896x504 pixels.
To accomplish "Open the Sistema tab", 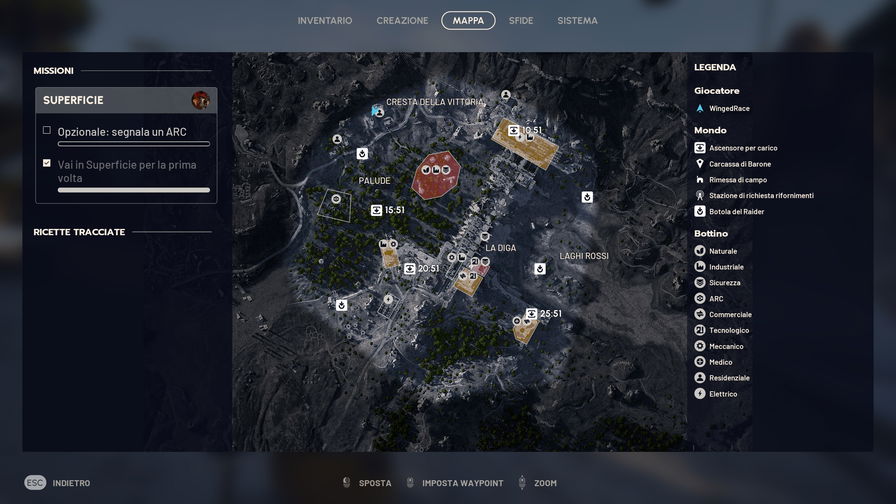I will 577,21.
